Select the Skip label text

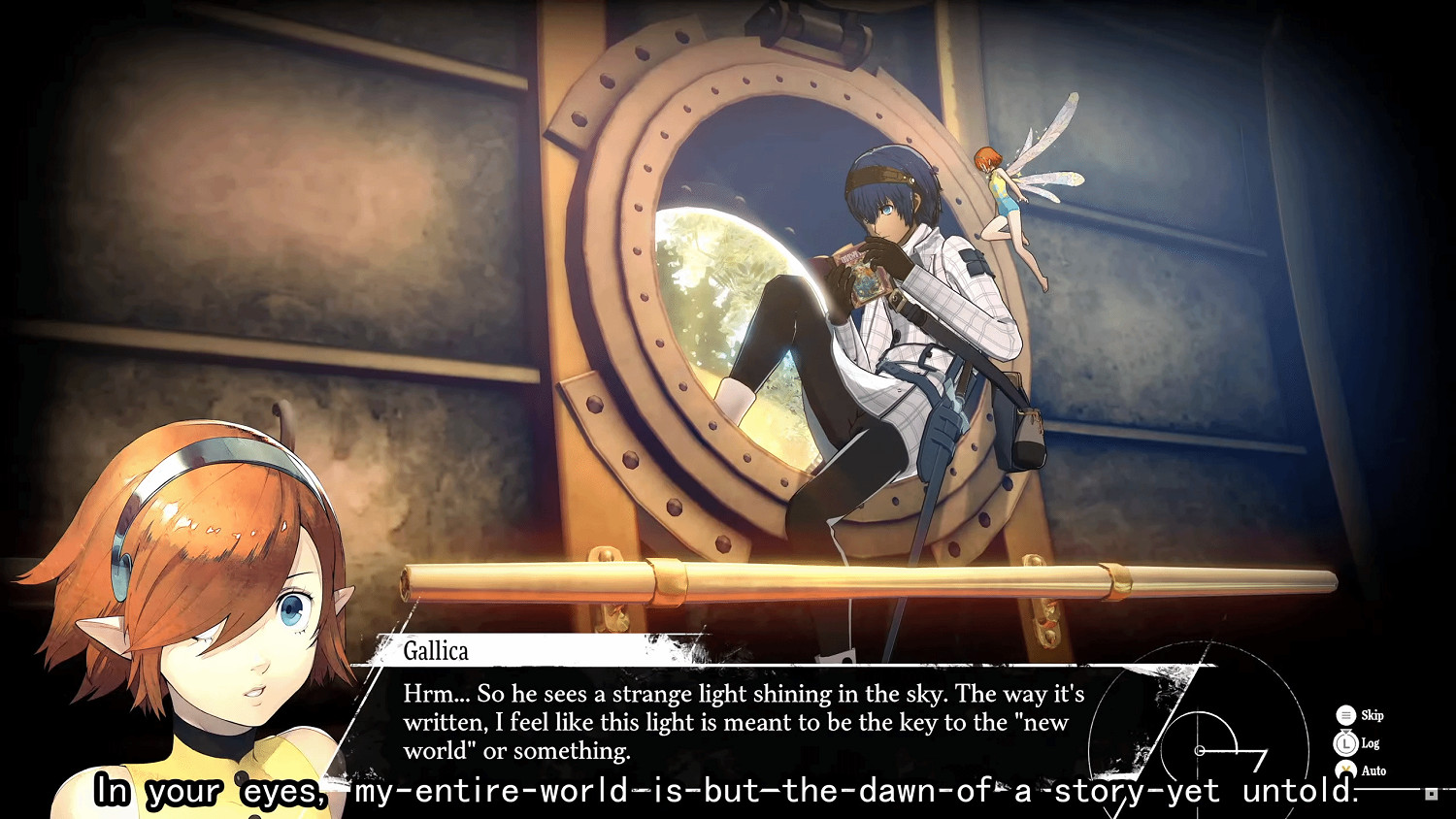1372,716
